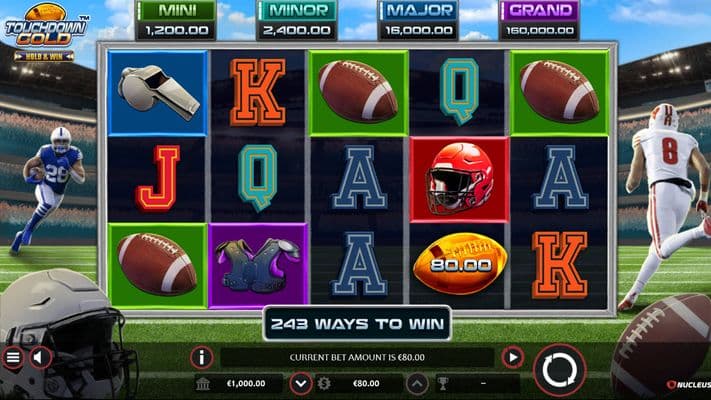The image size is (711, 400).
Task: Spin the reels with the circular arrow button
Action: (x=558, y=370)
